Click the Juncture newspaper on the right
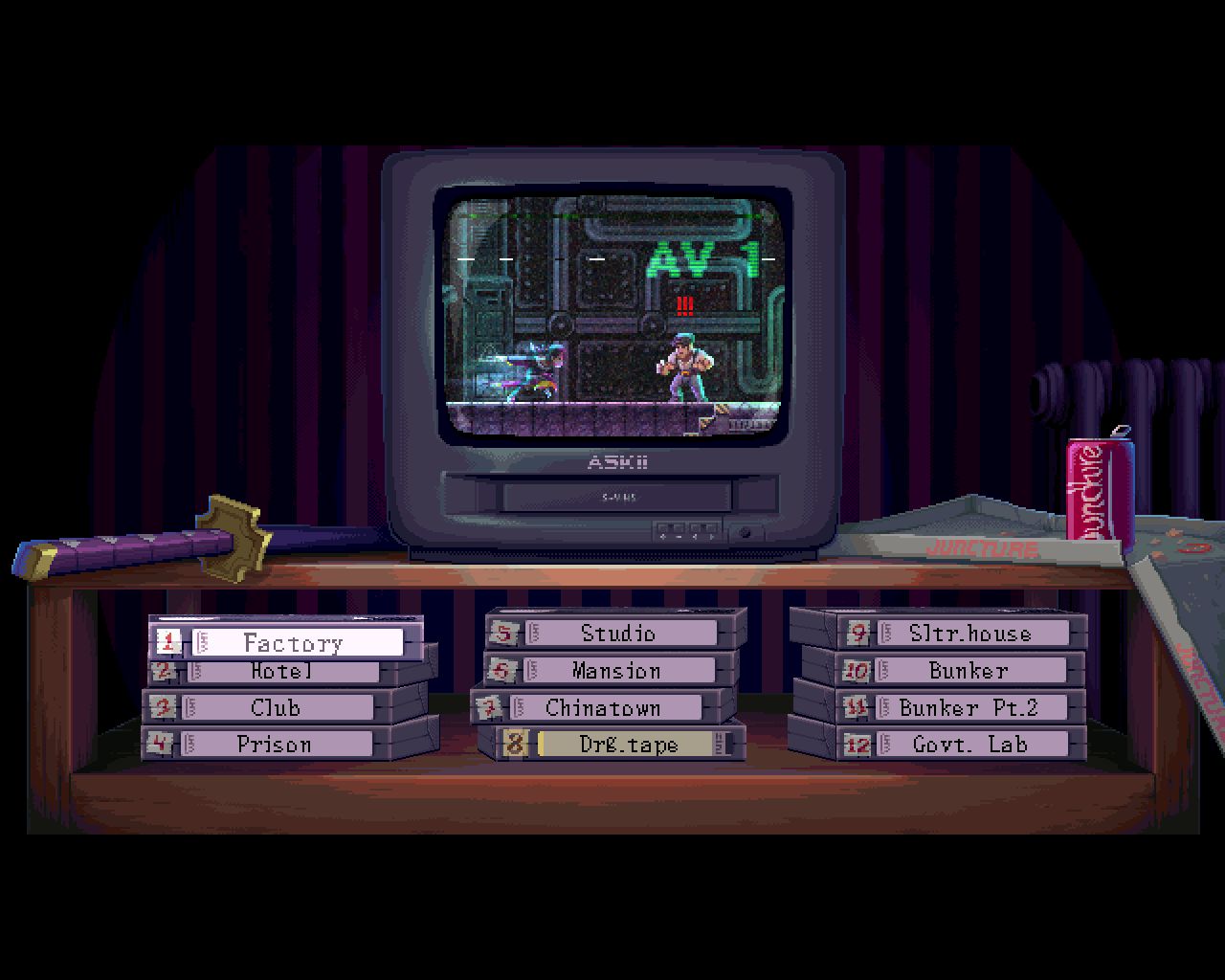The image size is (1225, 980). [986, 548]
